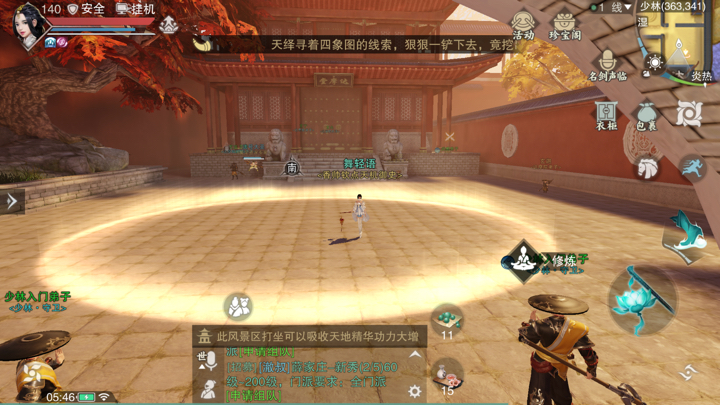
Task: Expand the chat box with the up arrow
Action: pyautogui.click(x=415, y=355)
